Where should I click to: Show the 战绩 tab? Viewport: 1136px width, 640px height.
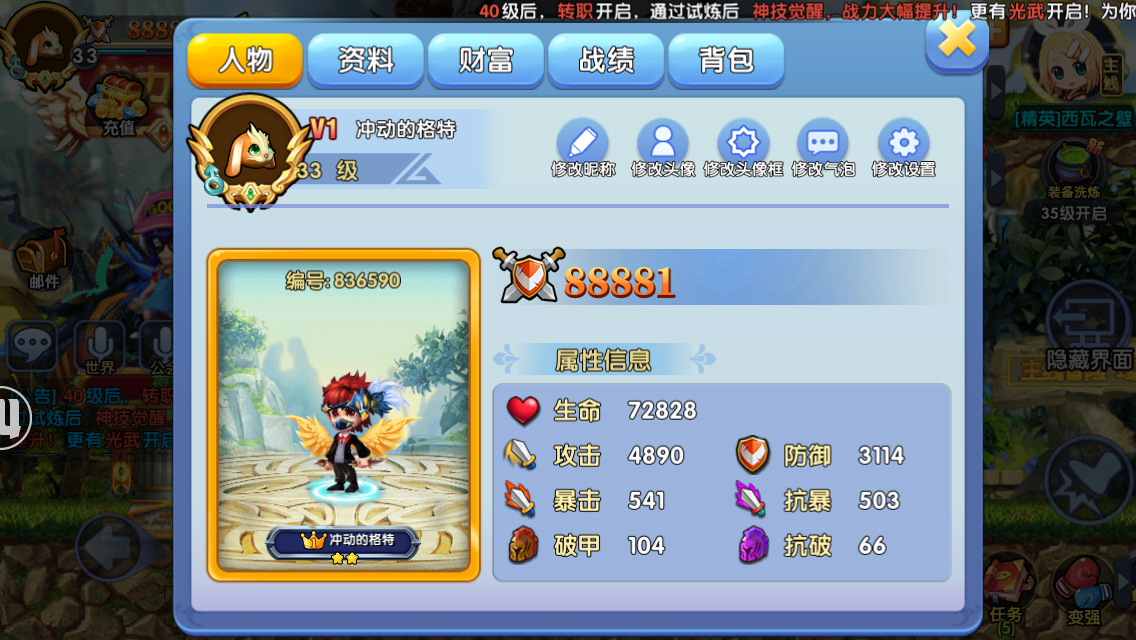[606, 60]
